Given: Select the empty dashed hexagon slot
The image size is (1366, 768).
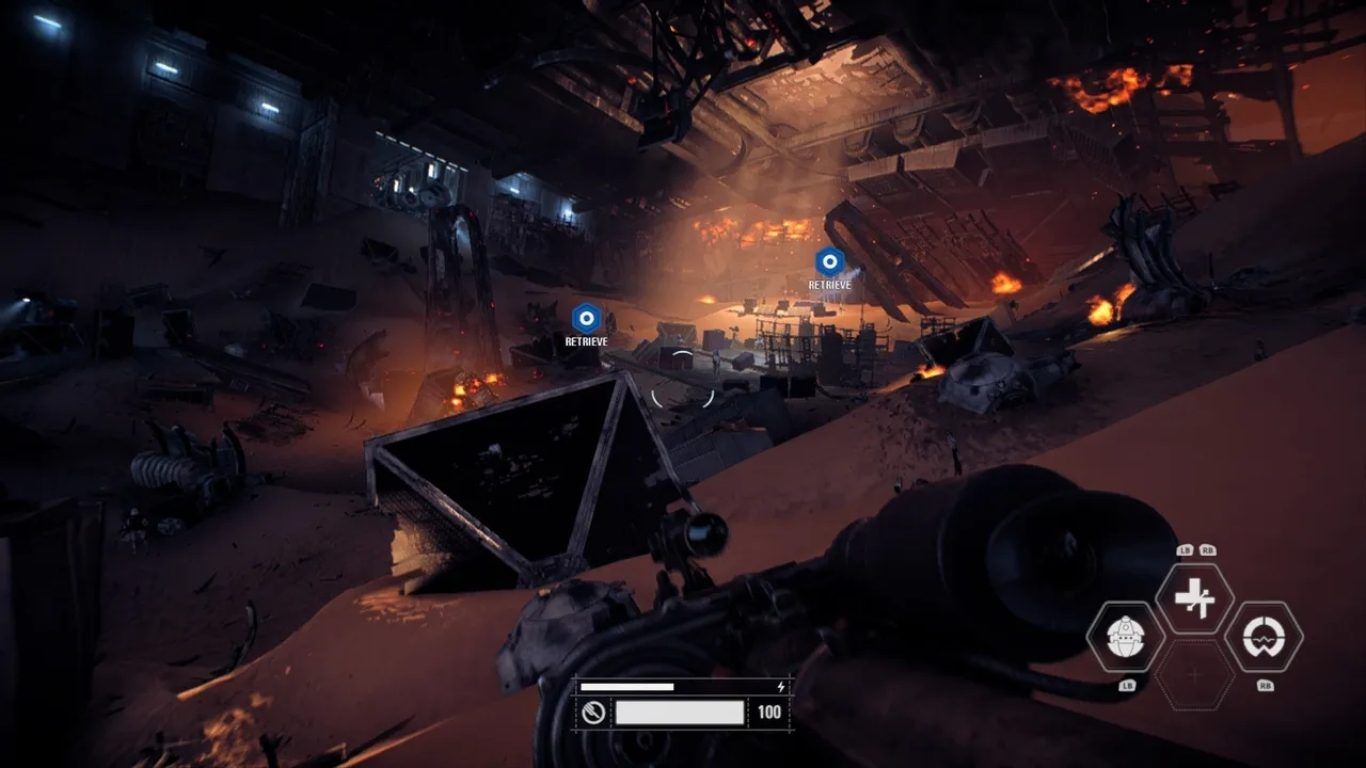Looking at the screenshot, I should 1194,675.
